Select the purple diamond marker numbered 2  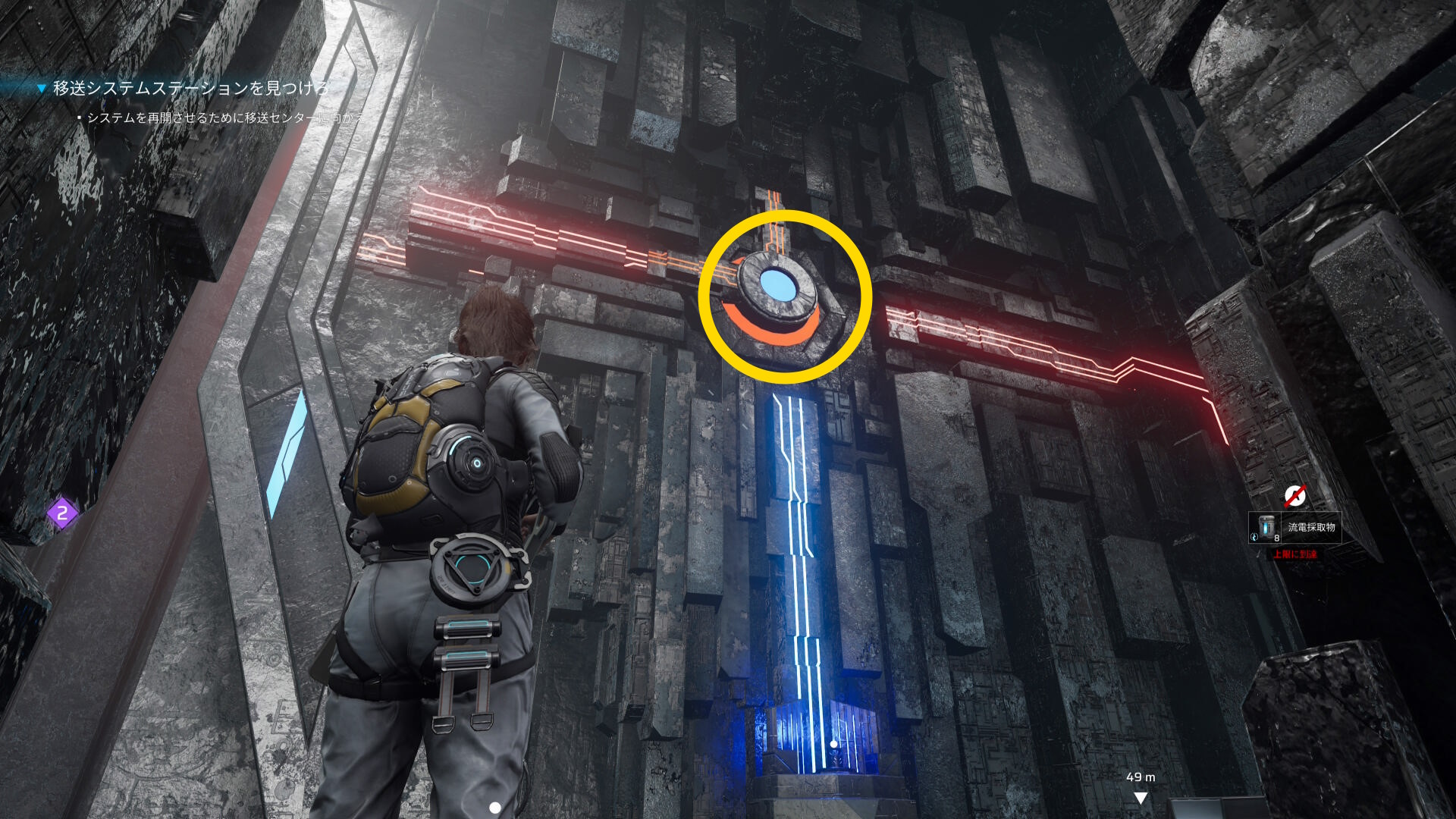click(62, 513)
